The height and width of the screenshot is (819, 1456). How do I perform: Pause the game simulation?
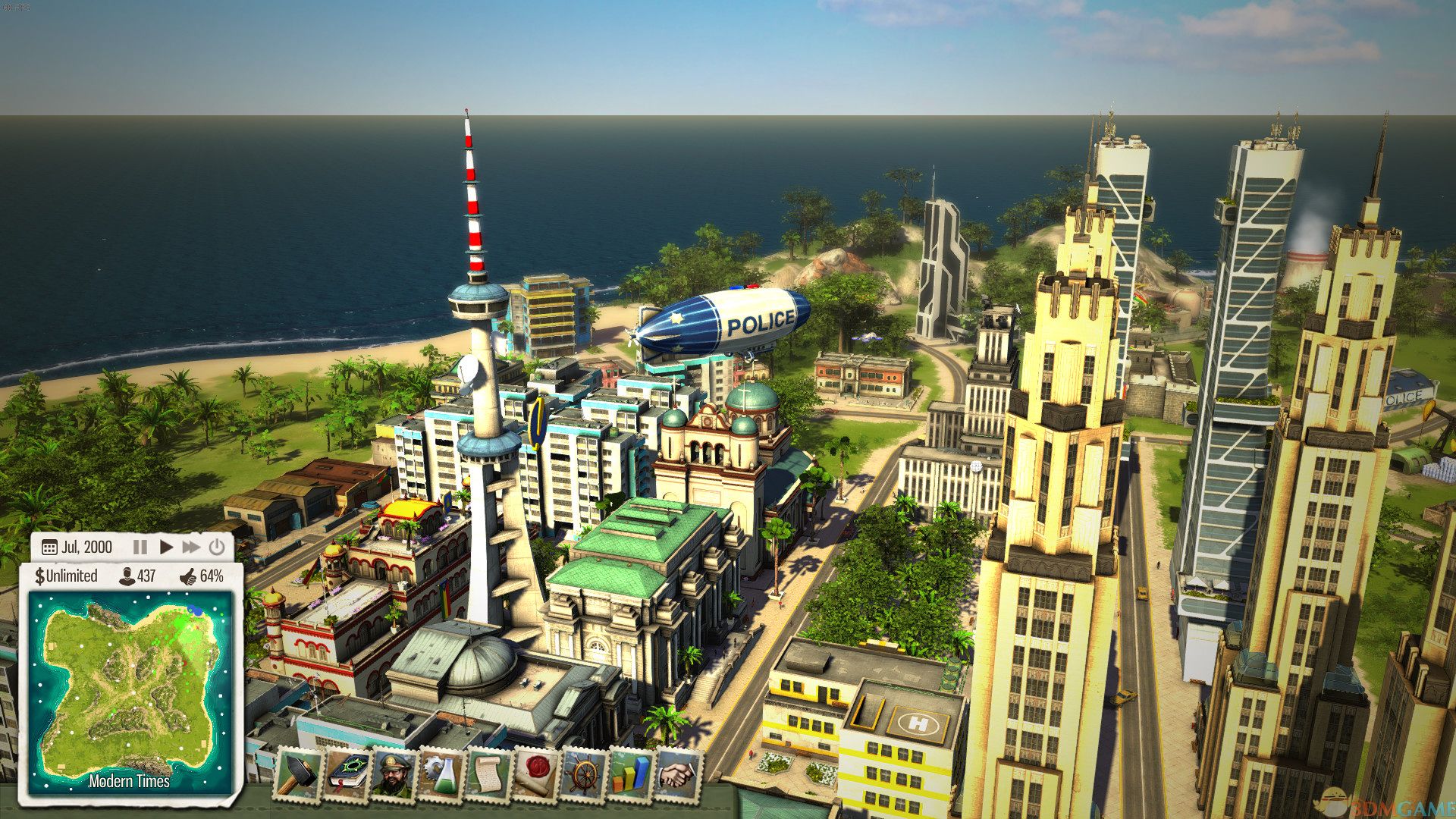140,547
